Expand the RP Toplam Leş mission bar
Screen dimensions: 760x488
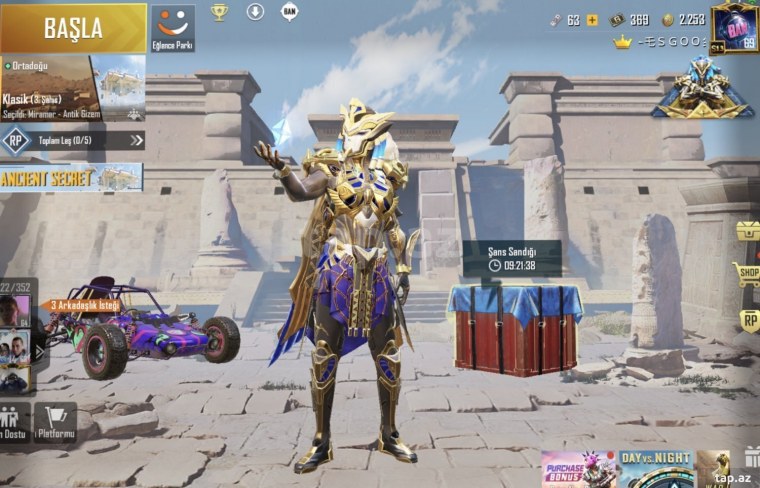[x=72, y=140]
